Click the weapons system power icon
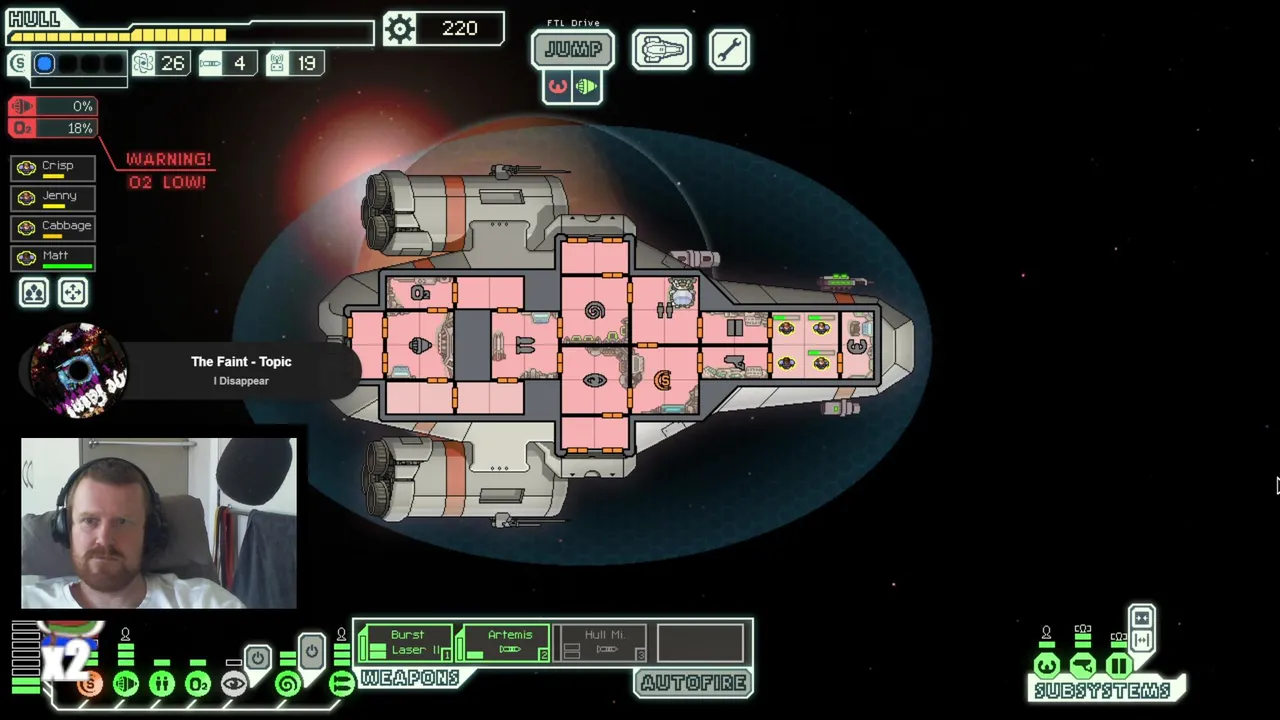The image size is (1280, 720). coord(341,684)
